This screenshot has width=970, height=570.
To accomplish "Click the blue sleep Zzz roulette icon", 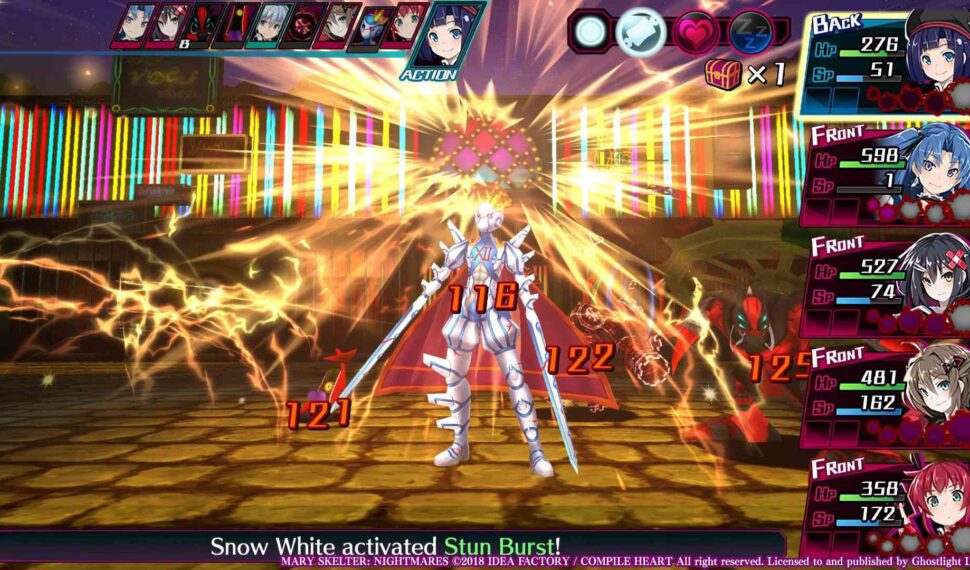I will (750, 31).
